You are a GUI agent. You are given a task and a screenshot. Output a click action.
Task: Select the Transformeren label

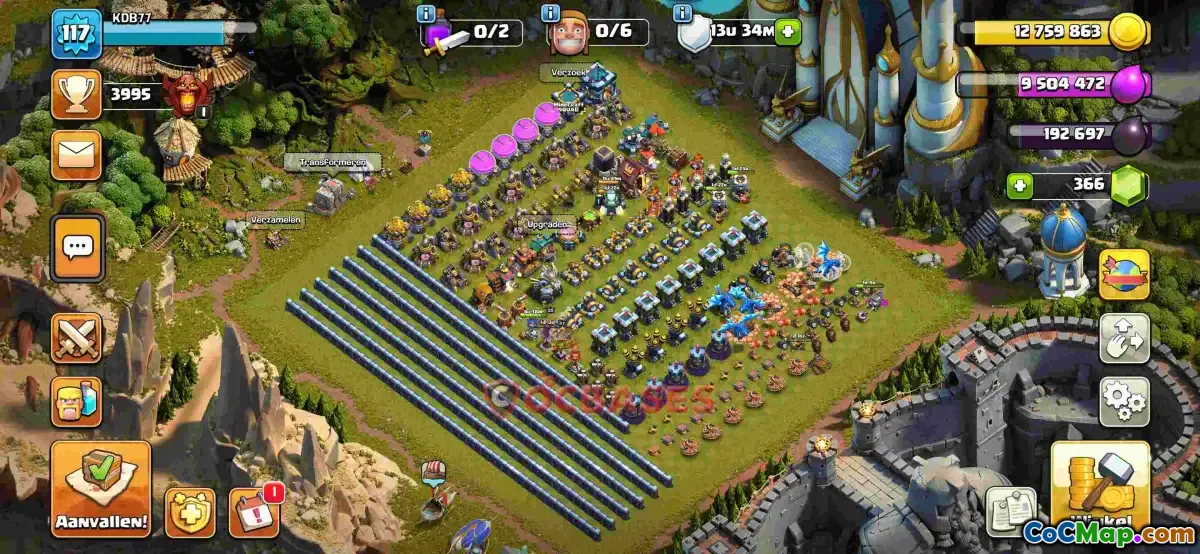332,161
